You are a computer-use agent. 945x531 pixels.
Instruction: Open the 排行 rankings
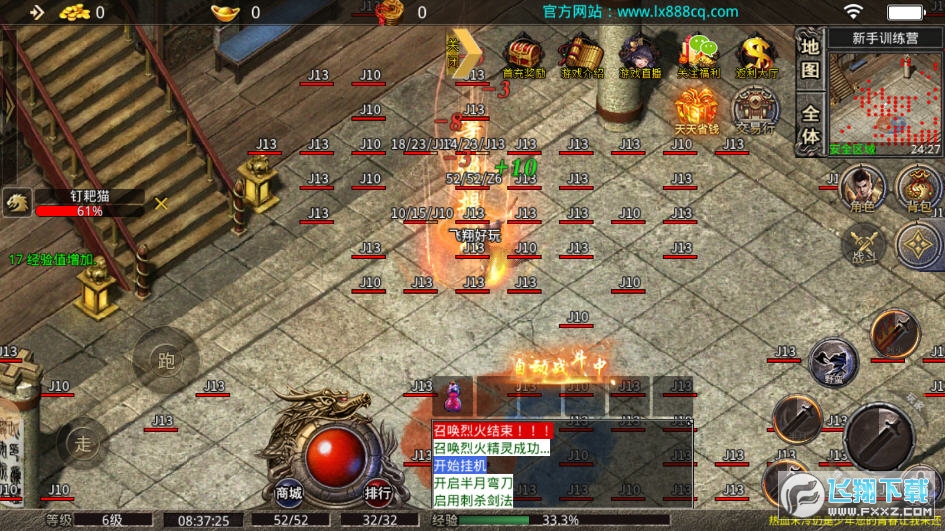click(x=378, y=492)
